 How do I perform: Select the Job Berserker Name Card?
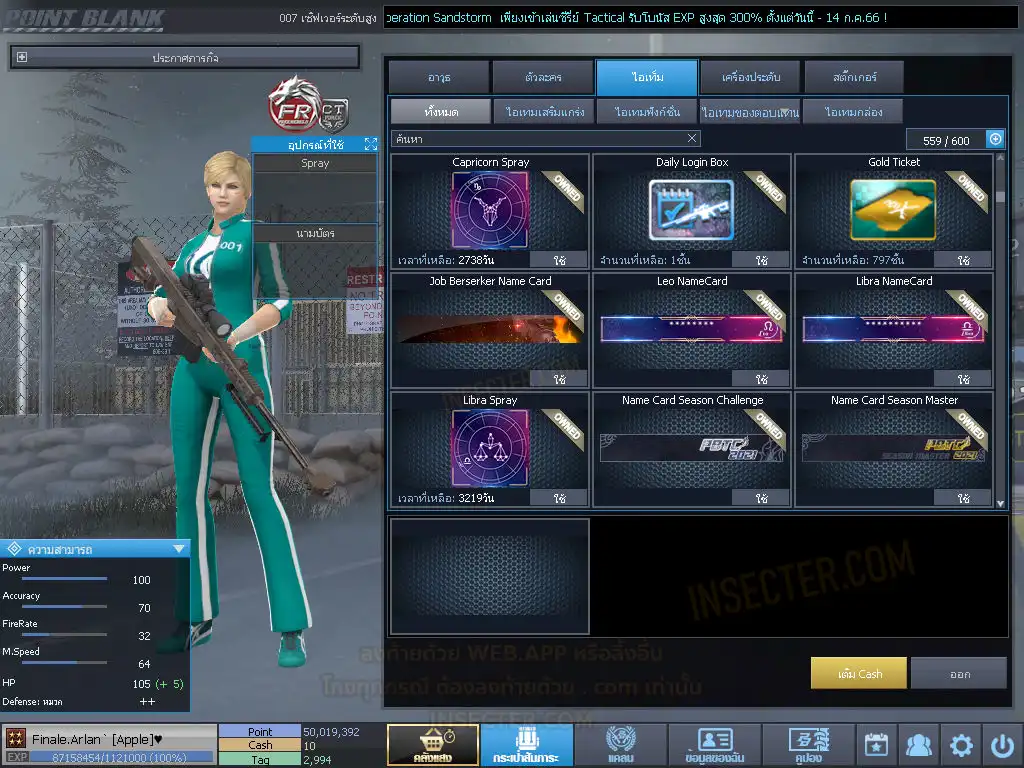pyautogui.click(x=490, y=326)
